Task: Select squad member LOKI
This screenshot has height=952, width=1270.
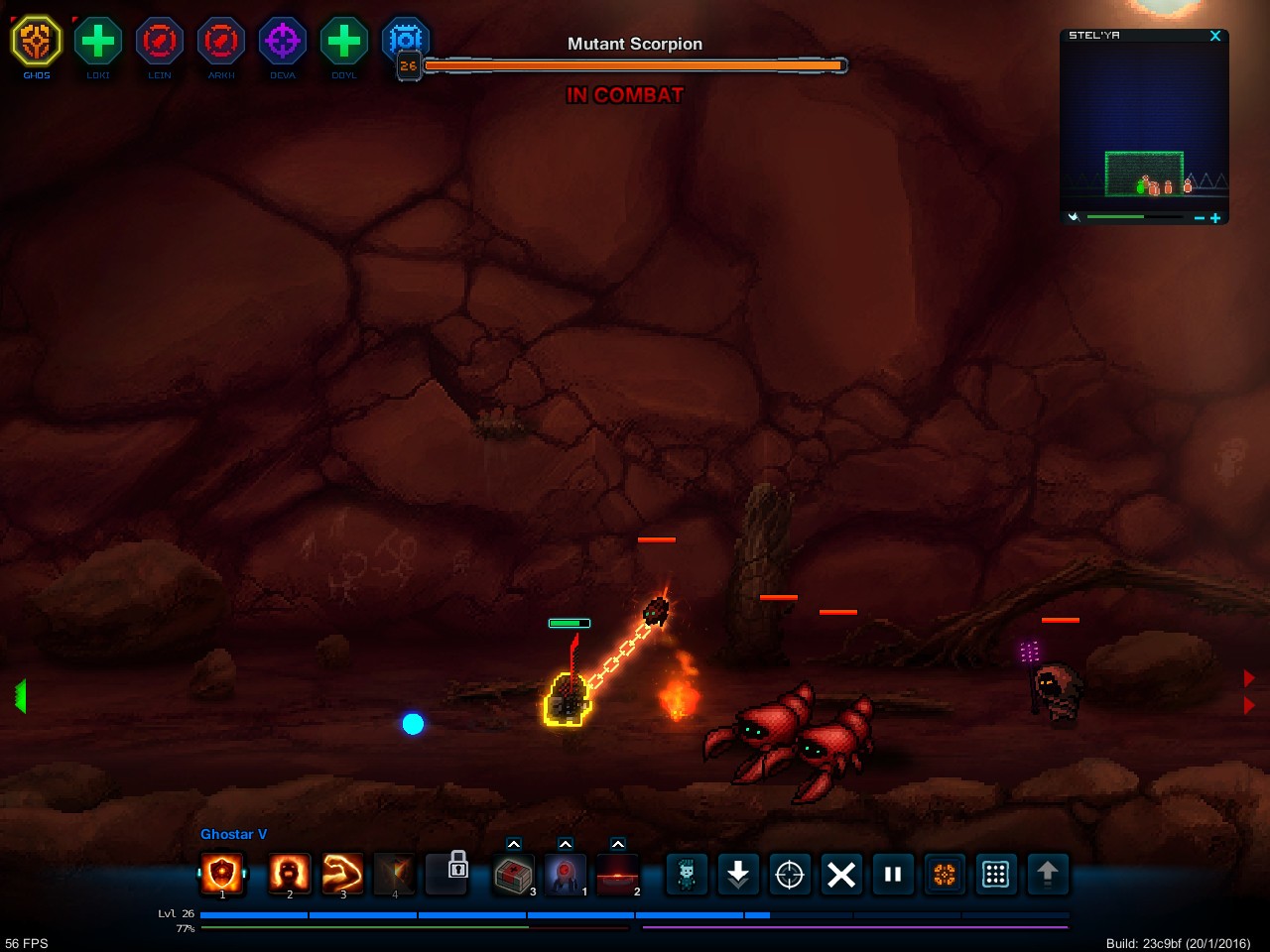Action: (98, 42)
